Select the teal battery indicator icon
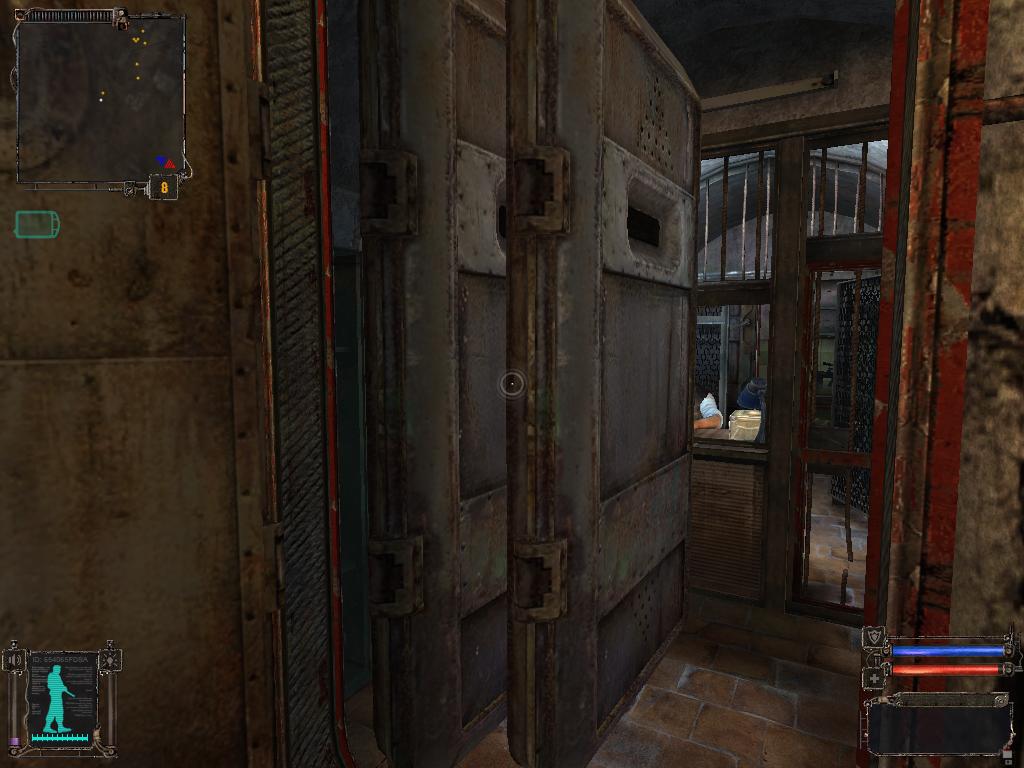This screenshot has width=1024, height=768. pyautogui.click(x=37, y=225)
